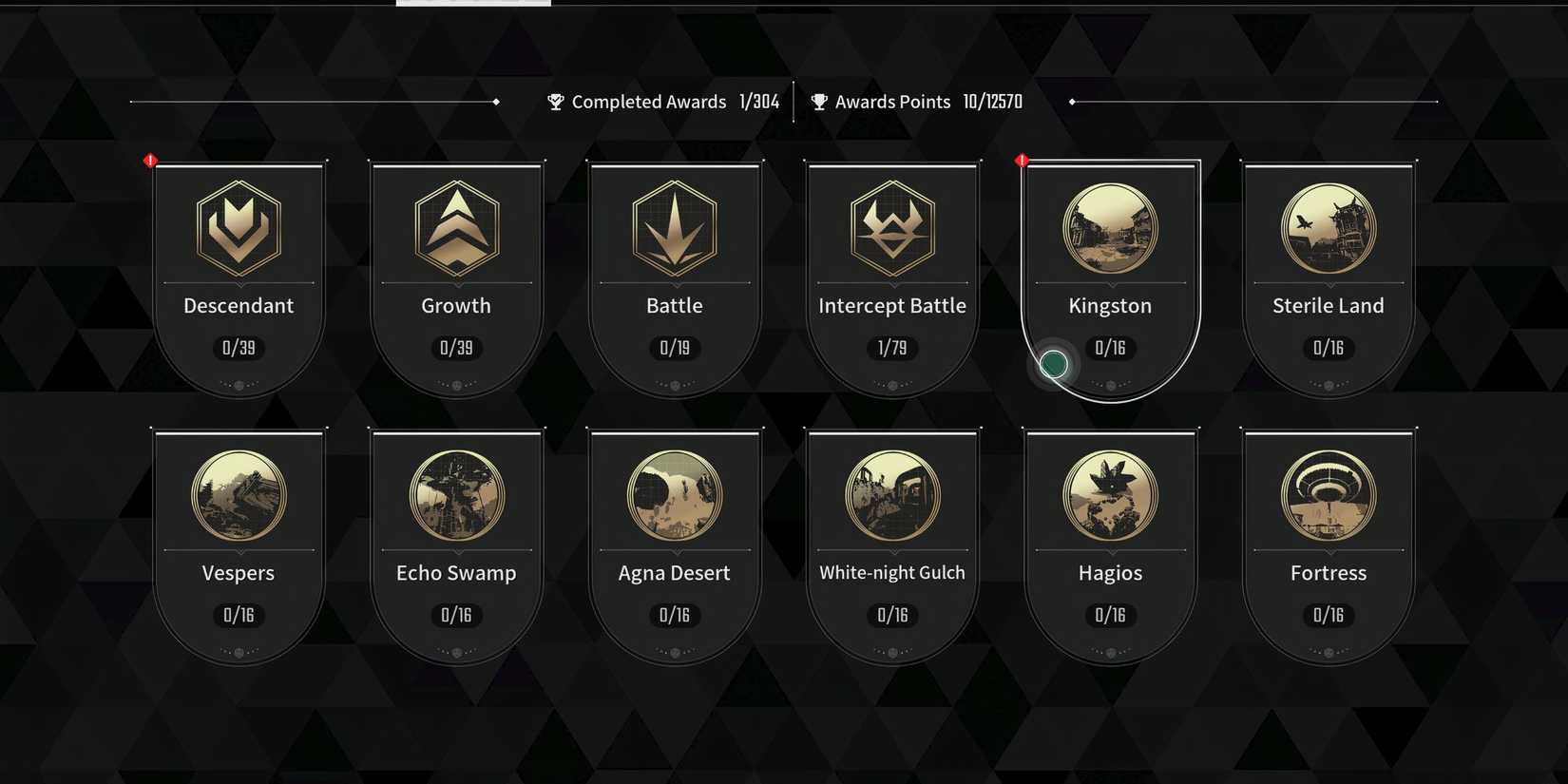
Task: Click the red alert marker on Descendant
Action: coord(150,160)
